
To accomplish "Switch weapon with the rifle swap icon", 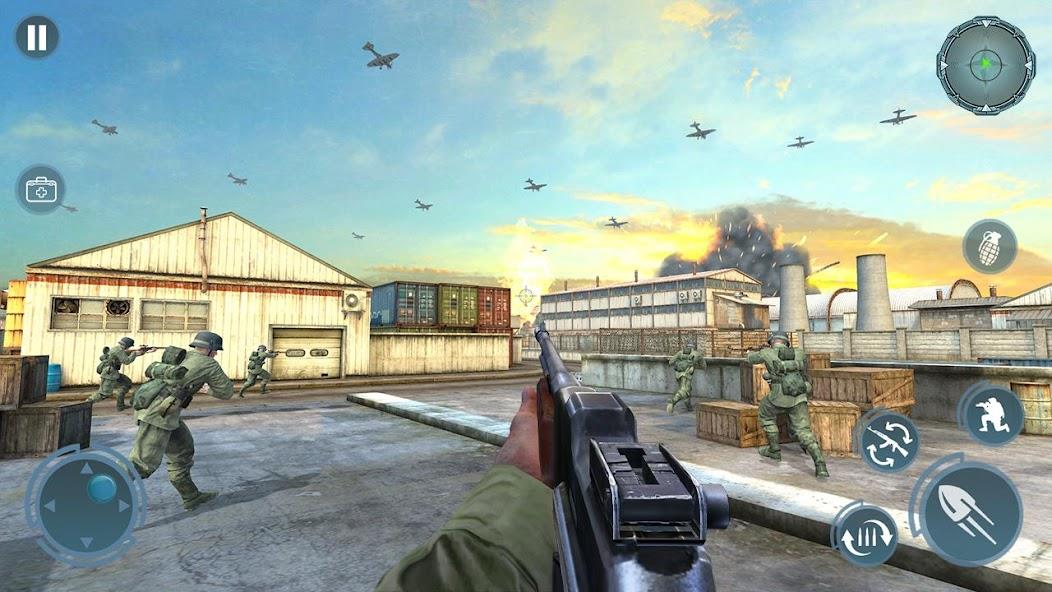I will point(889,441).
